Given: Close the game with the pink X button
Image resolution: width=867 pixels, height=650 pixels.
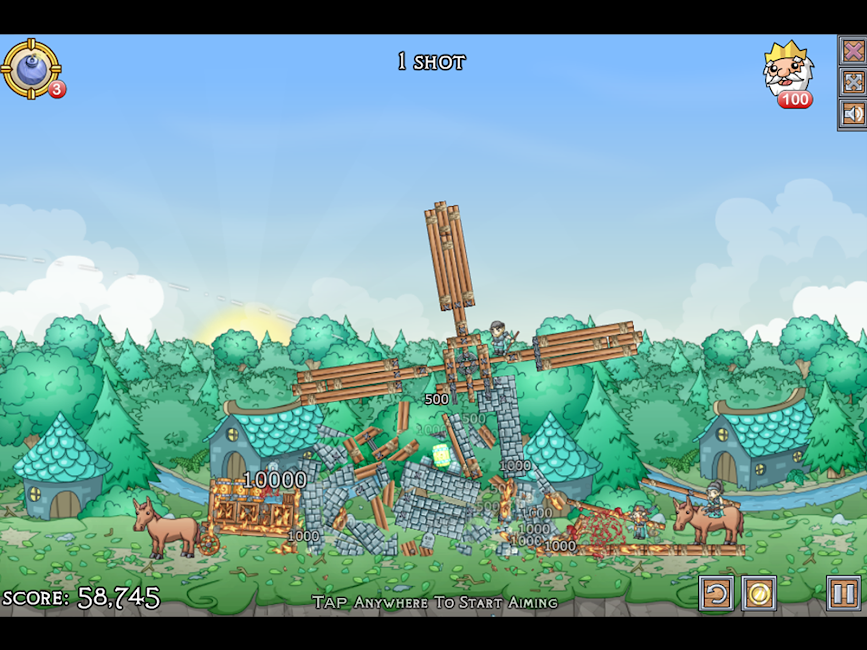Looking at the screenshot, I should pyautogui.click(x=852, y=50).
